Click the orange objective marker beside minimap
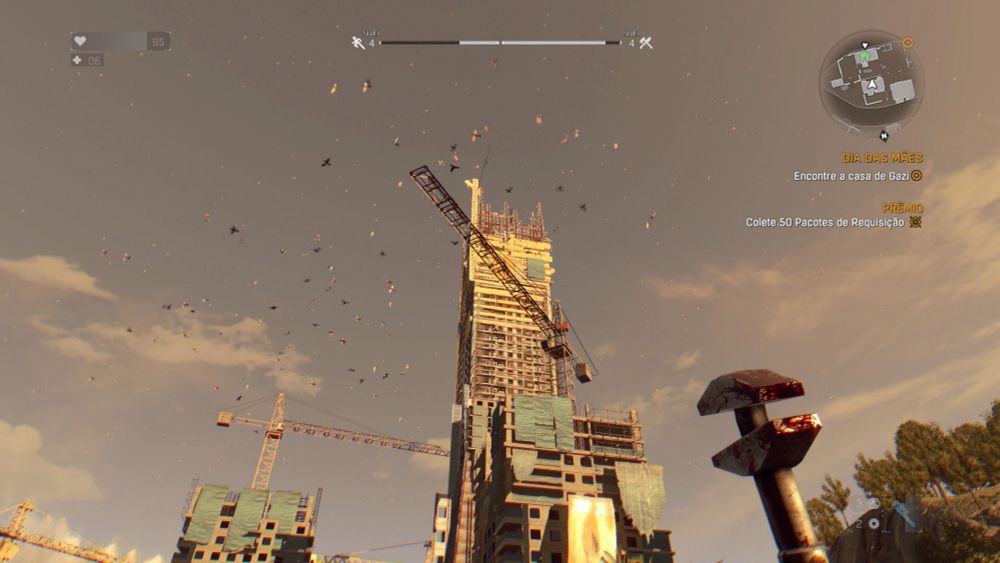Screen dimensions: 1000x563 click(908, 43)
